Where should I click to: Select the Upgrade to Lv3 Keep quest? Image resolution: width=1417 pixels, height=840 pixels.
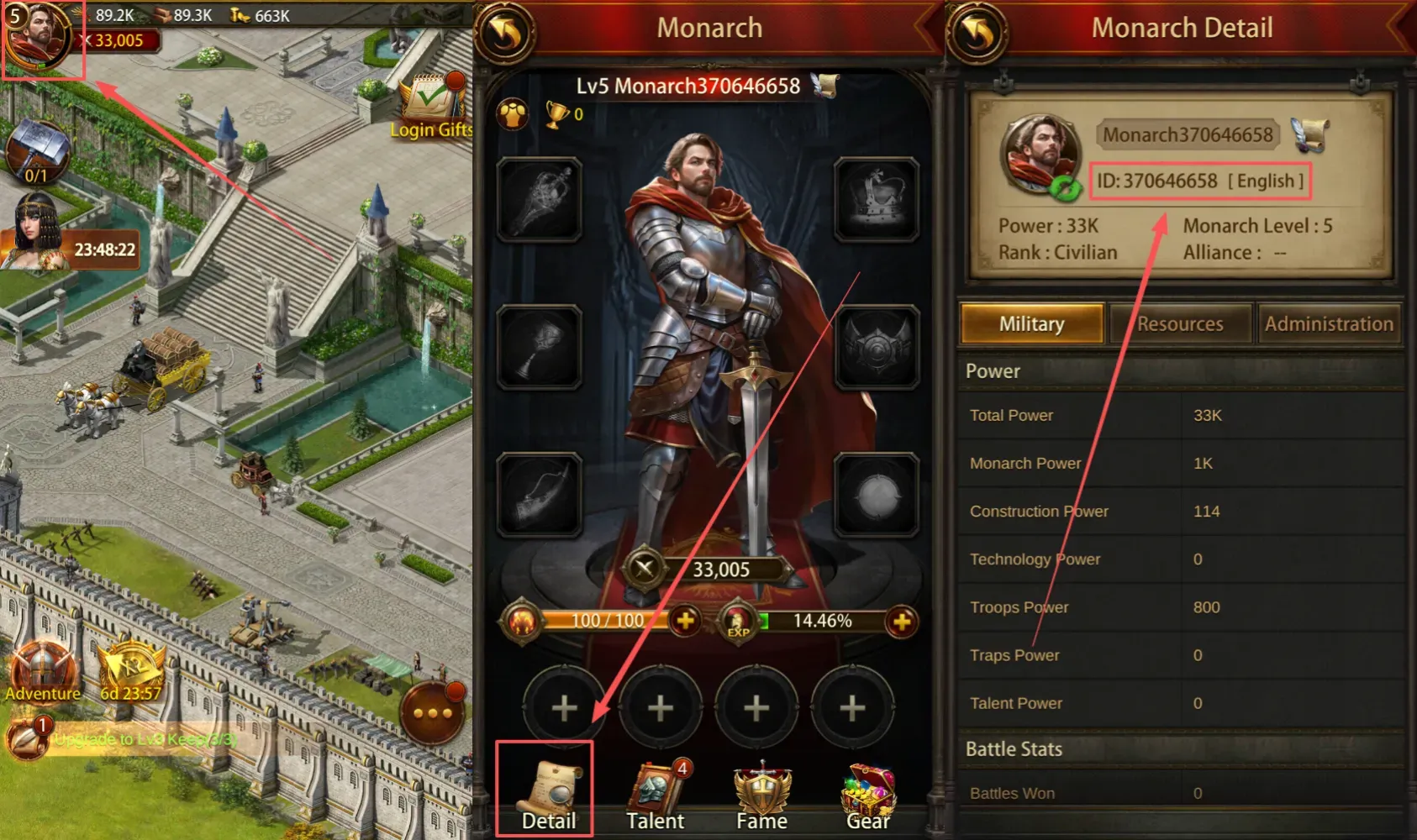(x=143, y=739)
